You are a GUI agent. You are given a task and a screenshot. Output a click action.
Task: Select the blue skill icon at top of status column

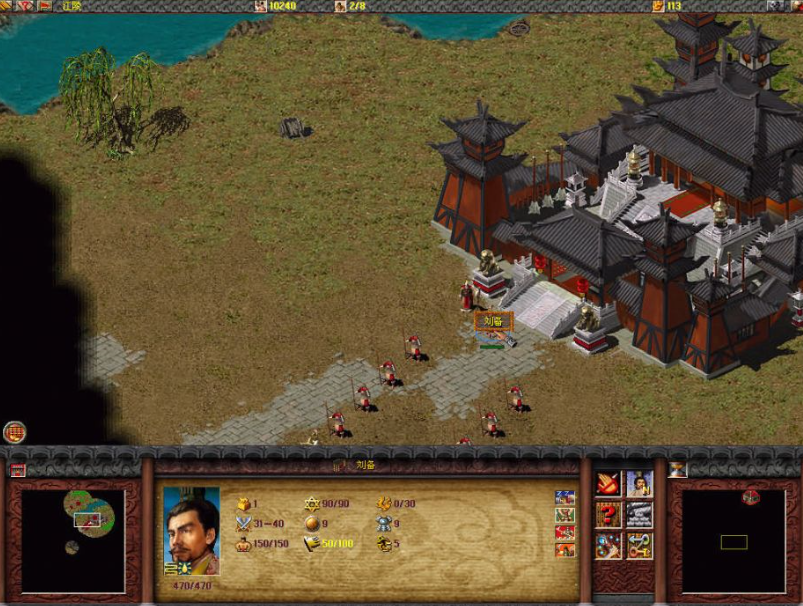(x=565, y=498)
